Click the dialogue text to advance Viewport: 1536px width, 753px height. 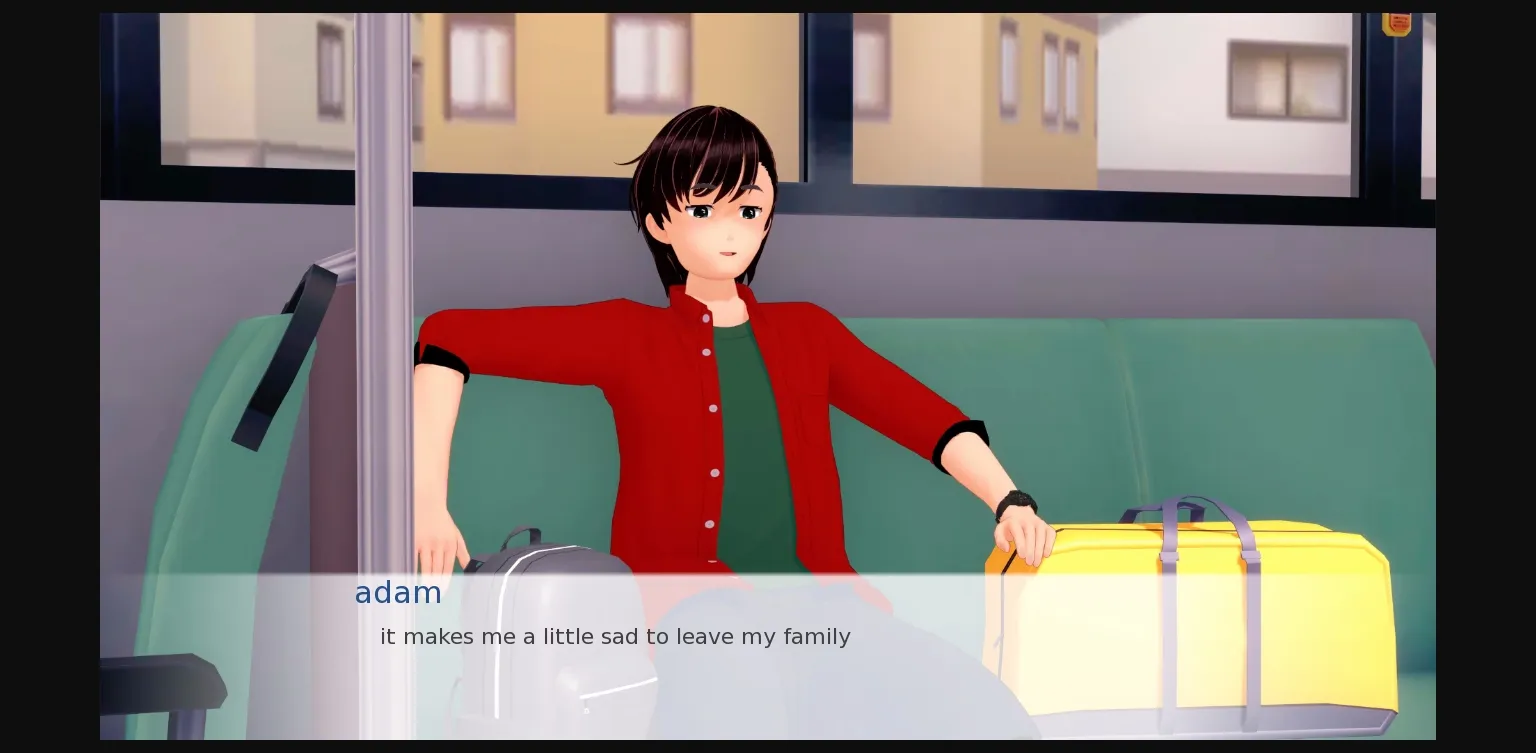point(614,637)
